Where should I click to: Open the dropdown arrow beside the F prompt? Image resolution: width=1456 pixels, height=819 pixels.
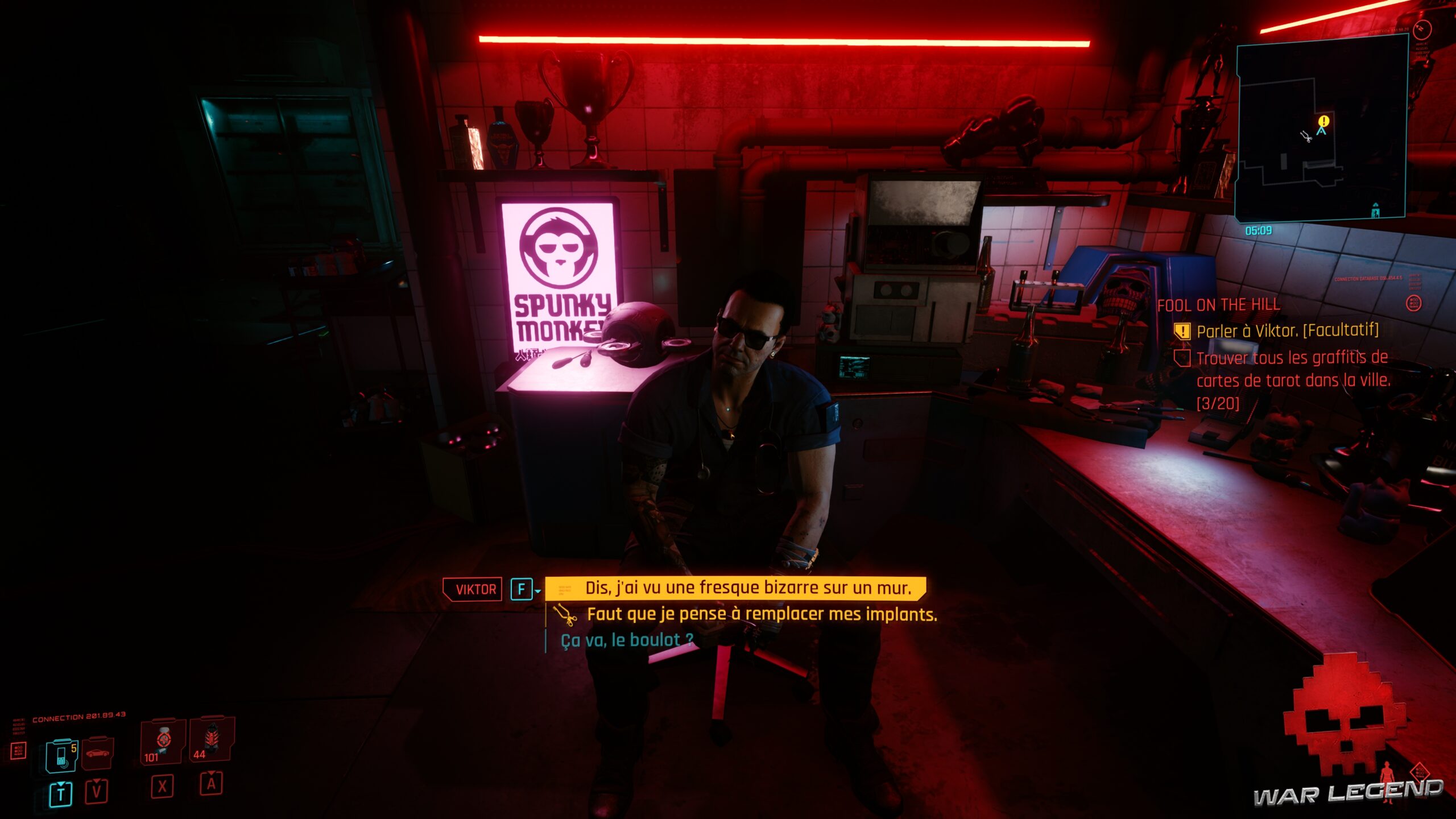(x=537, y=590)
